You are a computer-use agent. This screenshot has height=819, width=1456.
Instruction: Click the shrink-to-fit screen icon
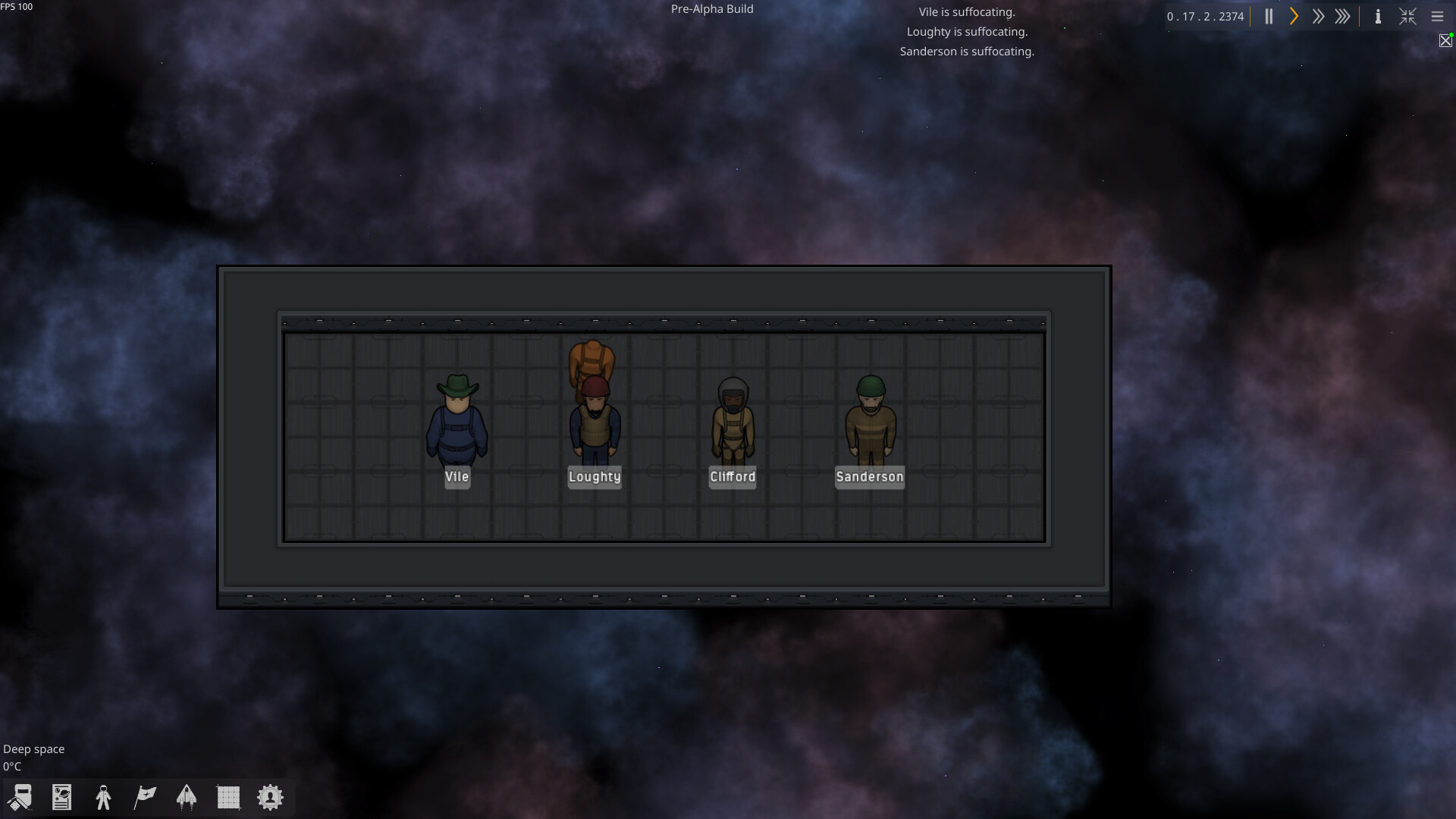click(1407, 16)
